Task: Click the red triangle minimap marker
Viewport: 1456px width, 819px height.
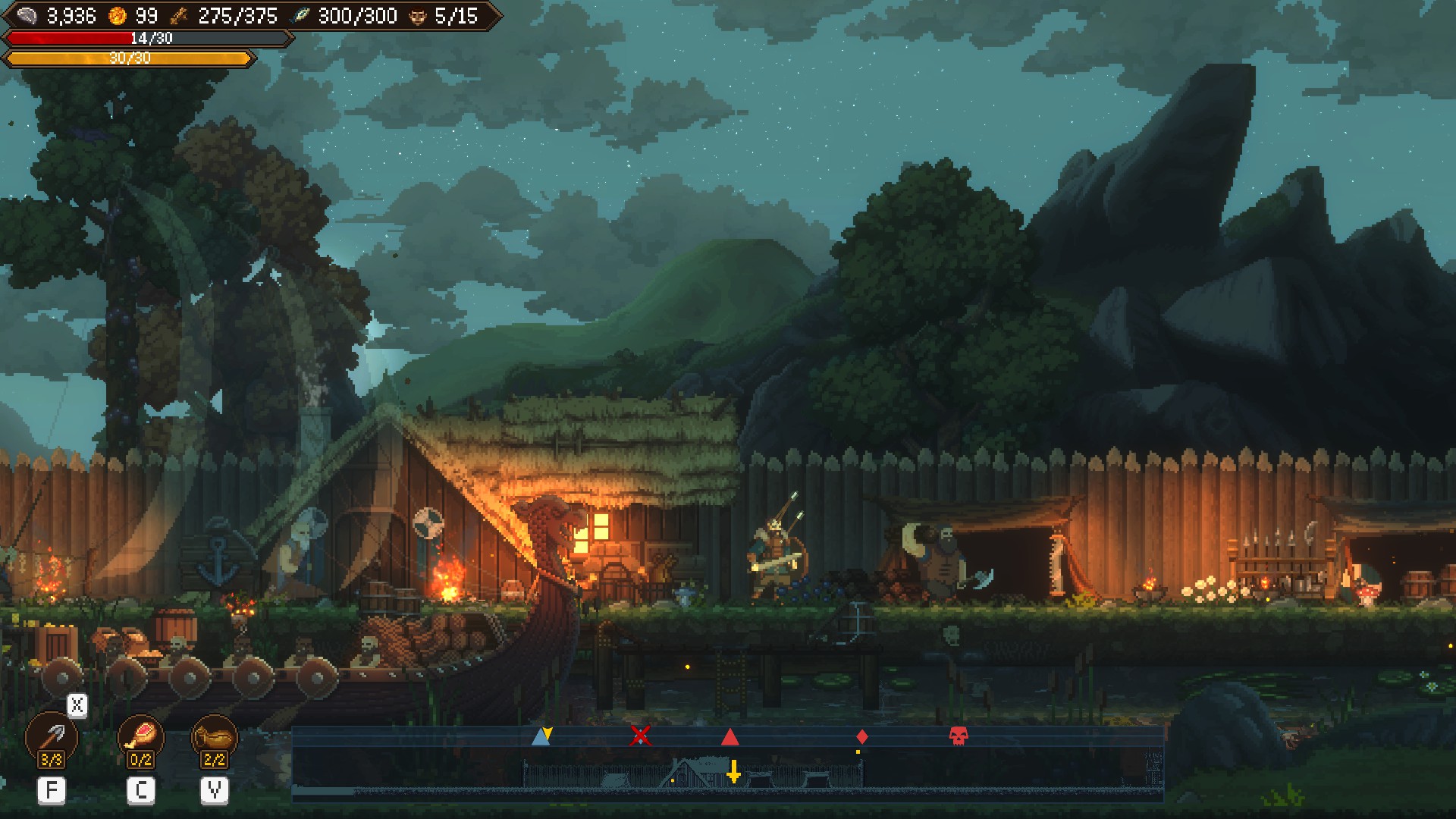Action: click(x=730, y=736)
